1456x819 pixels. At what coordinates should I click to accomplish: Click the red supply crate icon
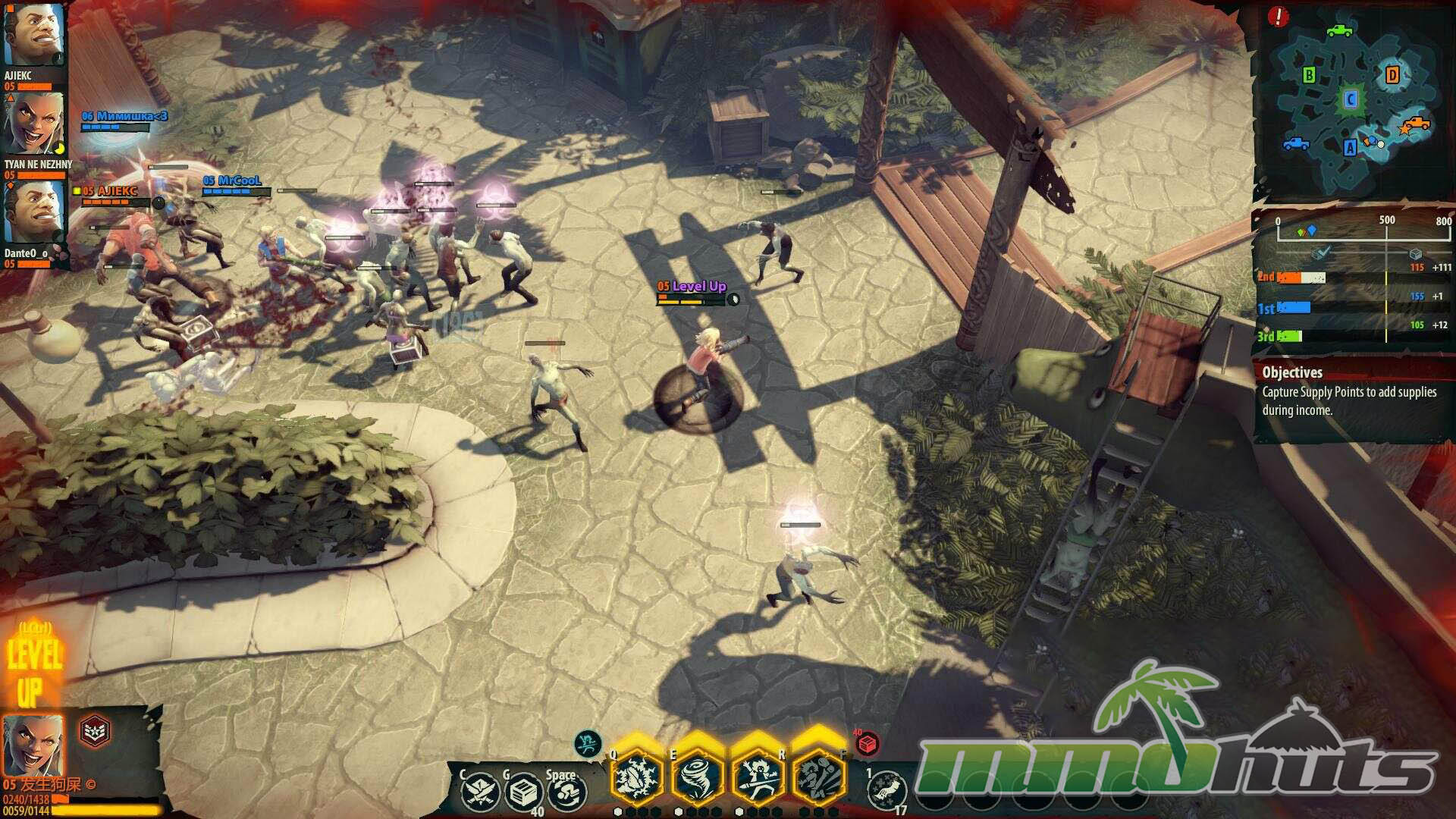pyautogui.click(x=867, y=743)
